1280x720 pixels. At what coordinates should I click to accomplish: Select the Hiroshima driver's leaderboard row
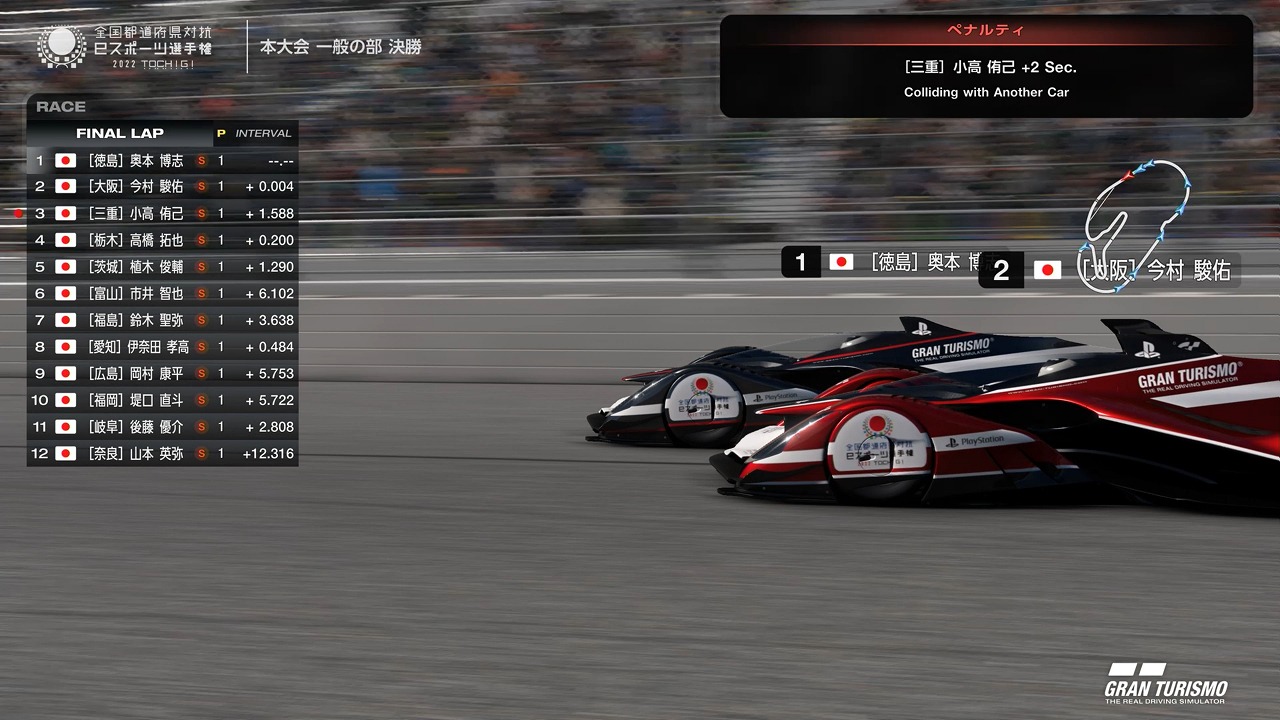162,373
